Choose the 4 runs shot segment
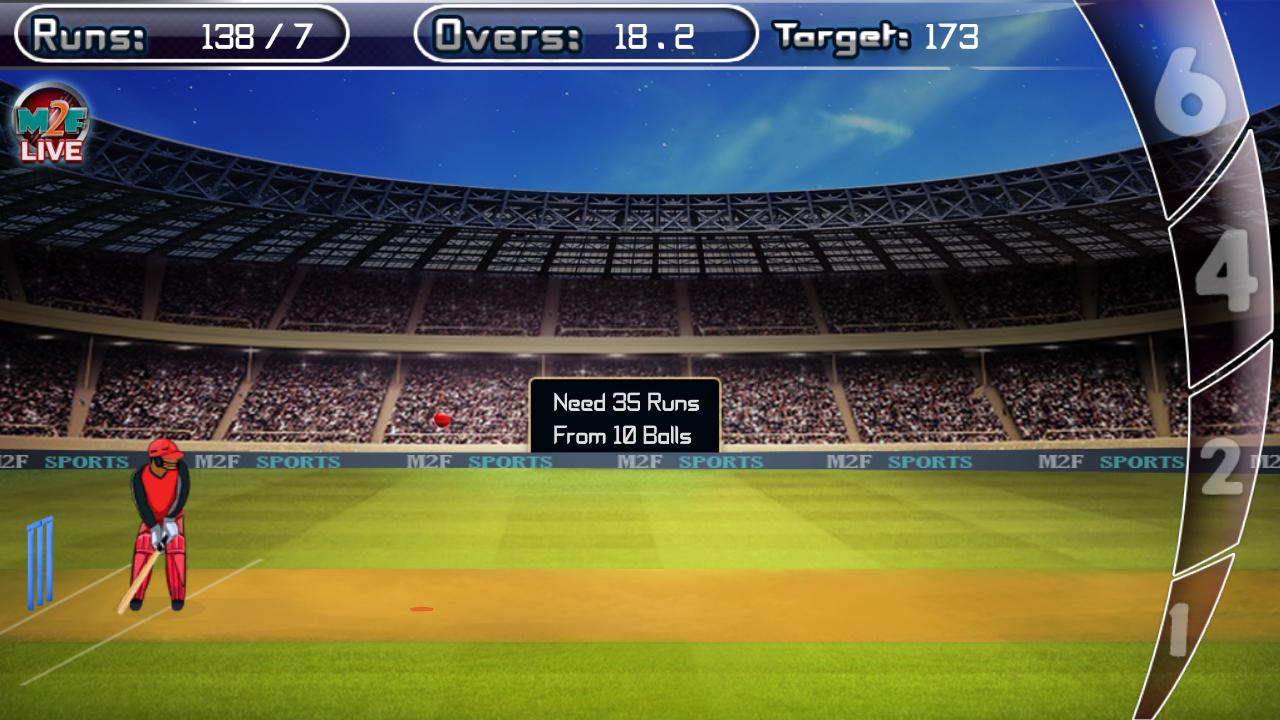 tap(1226, 270)
